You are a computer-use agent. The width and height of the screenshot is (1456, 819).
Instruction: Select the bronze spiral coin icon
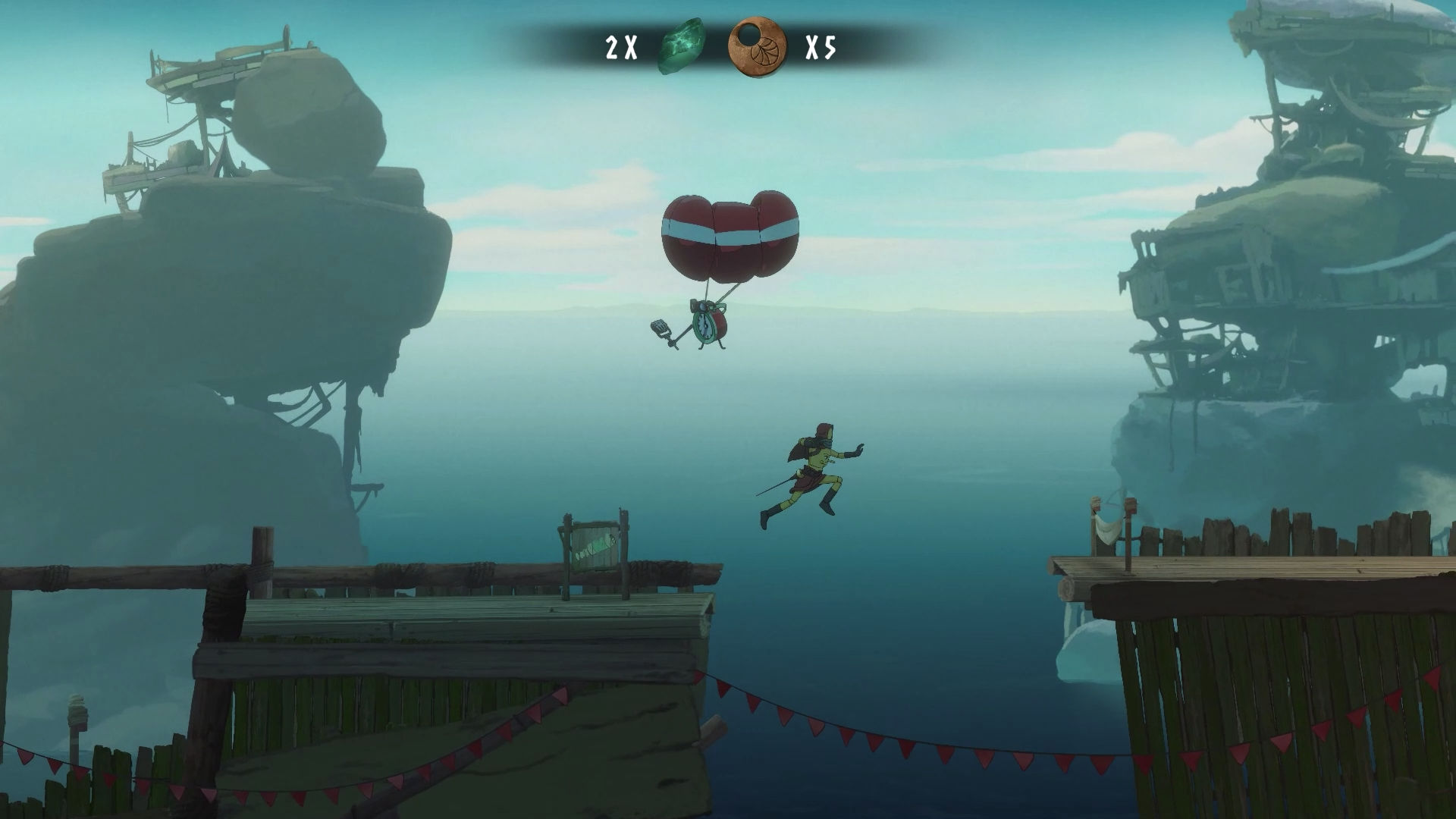click(756, 48)
